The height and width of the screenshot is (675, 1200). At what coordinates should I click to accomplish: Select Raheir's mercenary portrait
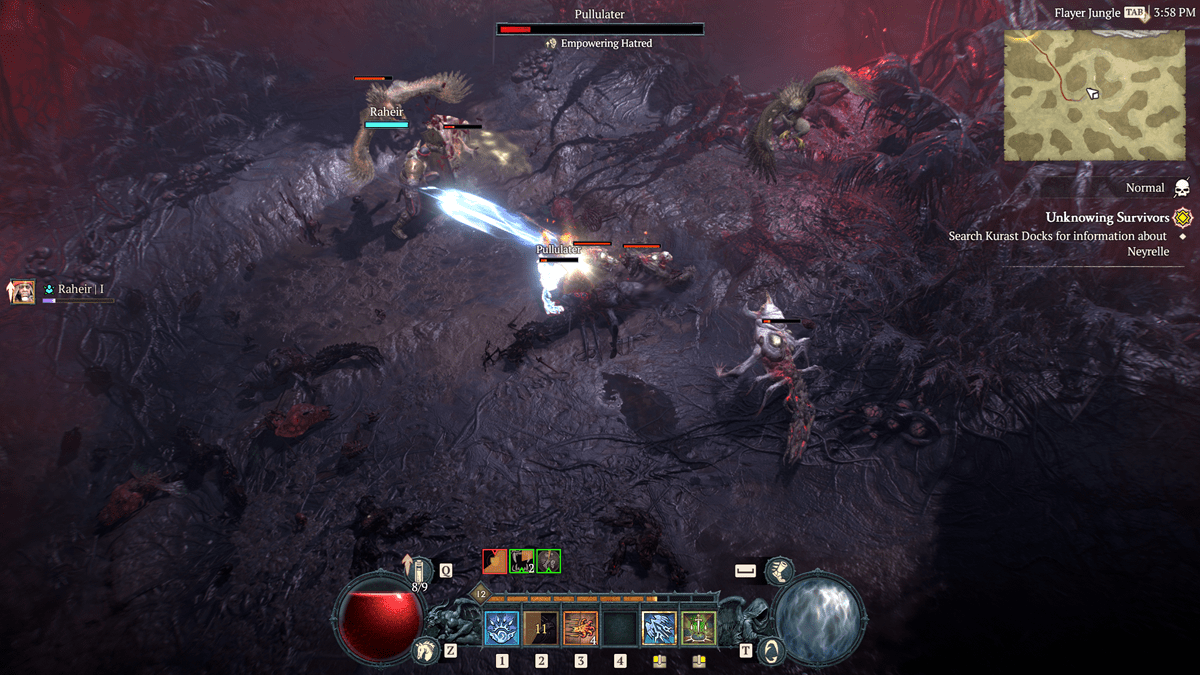22,291
